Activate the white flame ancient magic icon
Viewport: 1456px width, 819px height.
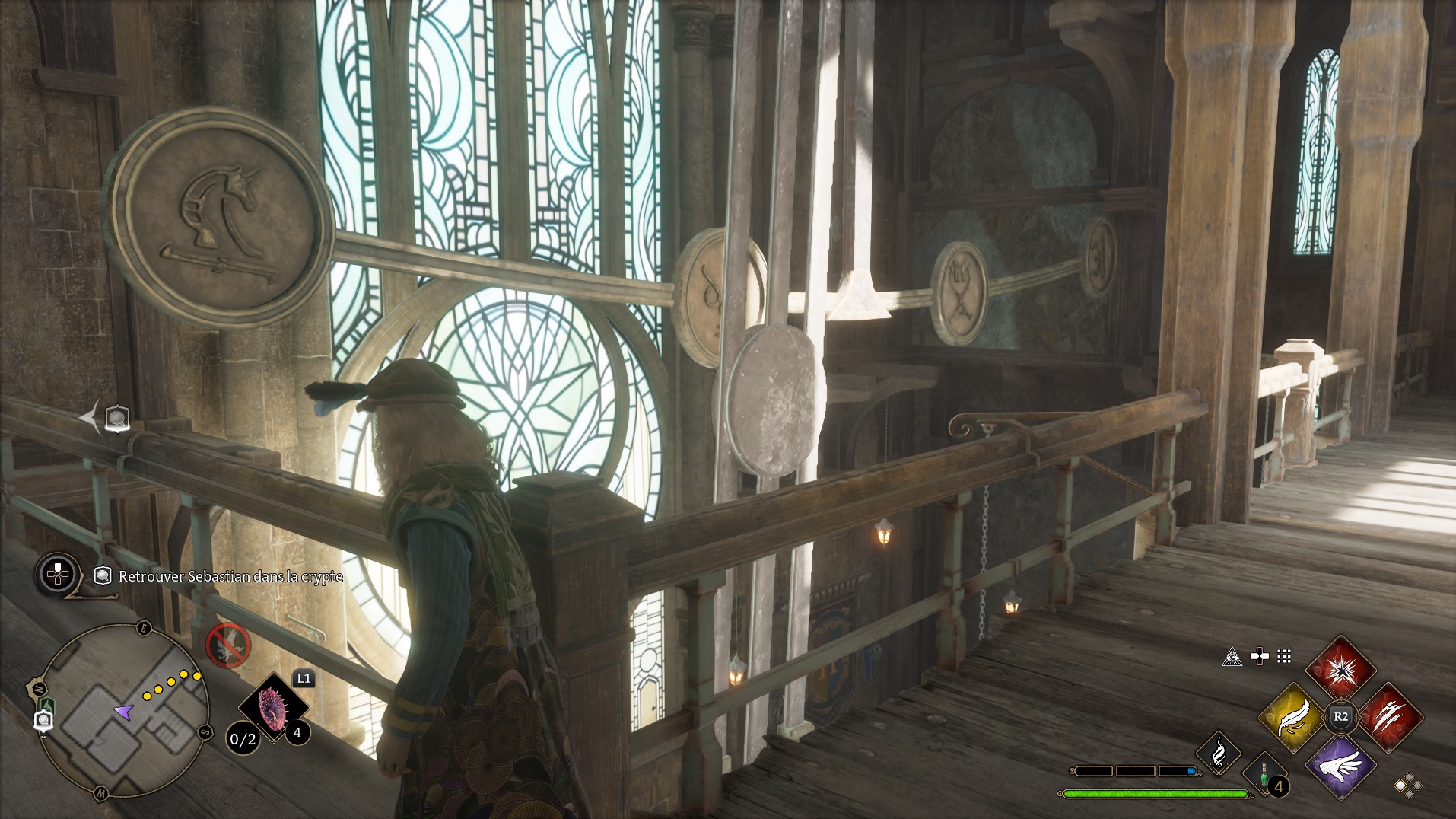click(1218, 754)
